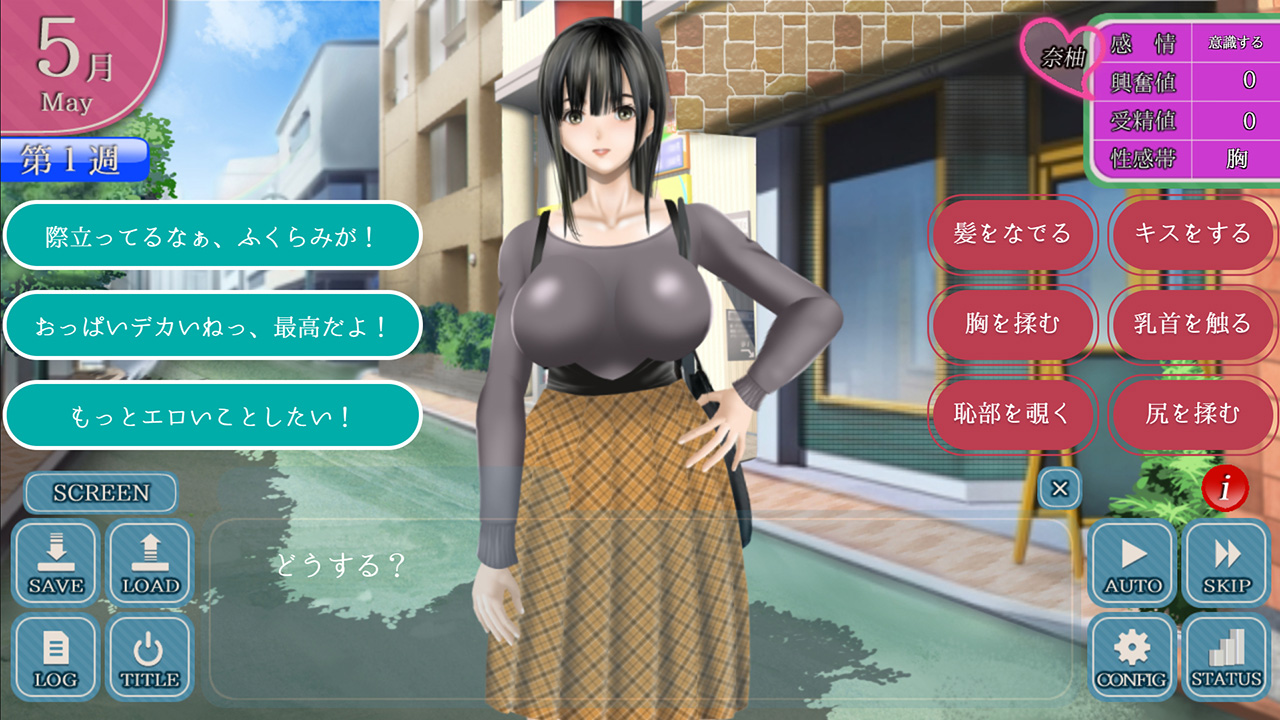Select the 胸を揉む action button
This screenshot has width=1280, height=720.
coord(1012,324)
